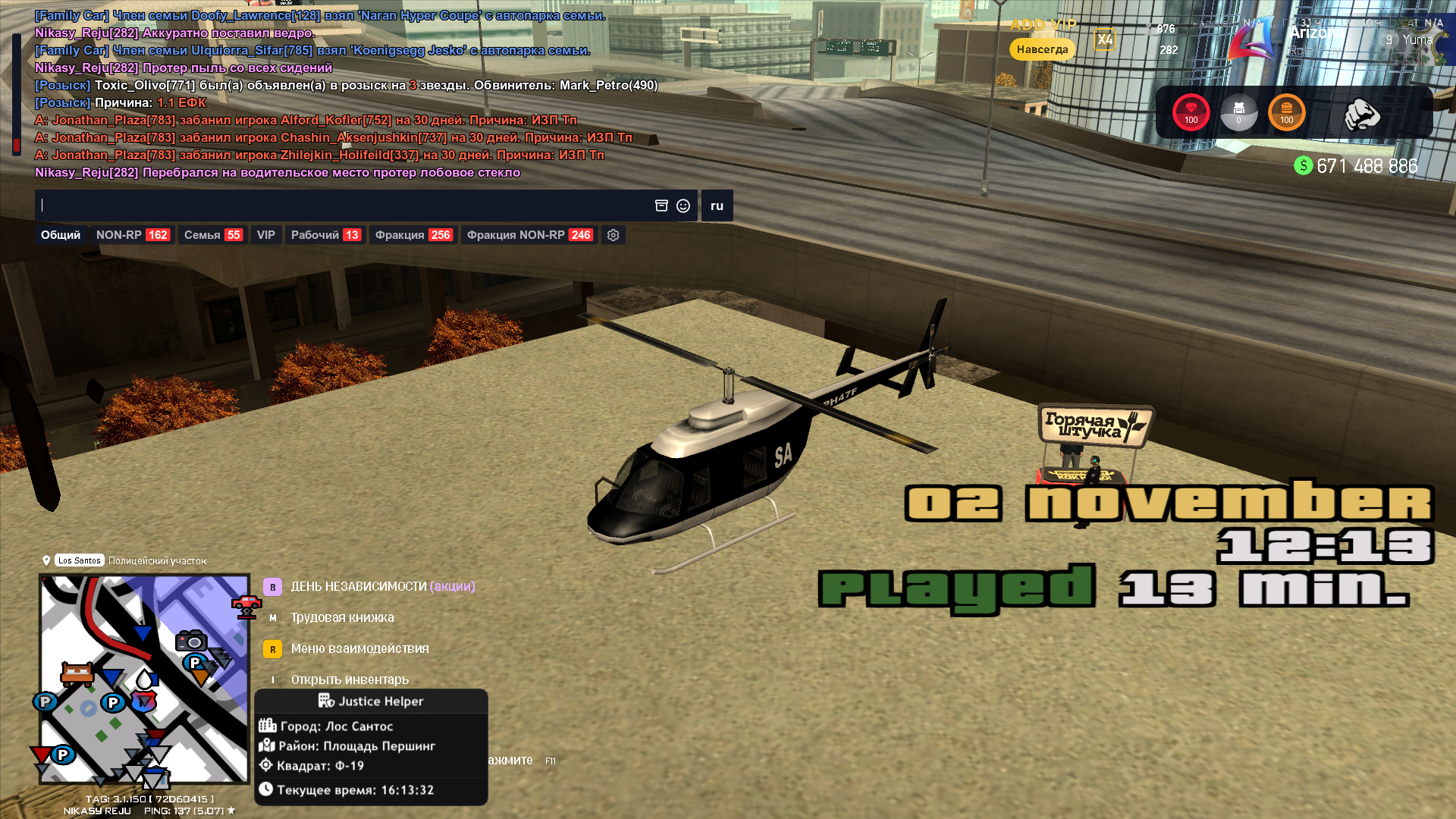Click the X4 bonus multiplier icon
The image size is (1456, 819).
(1104, 39)
